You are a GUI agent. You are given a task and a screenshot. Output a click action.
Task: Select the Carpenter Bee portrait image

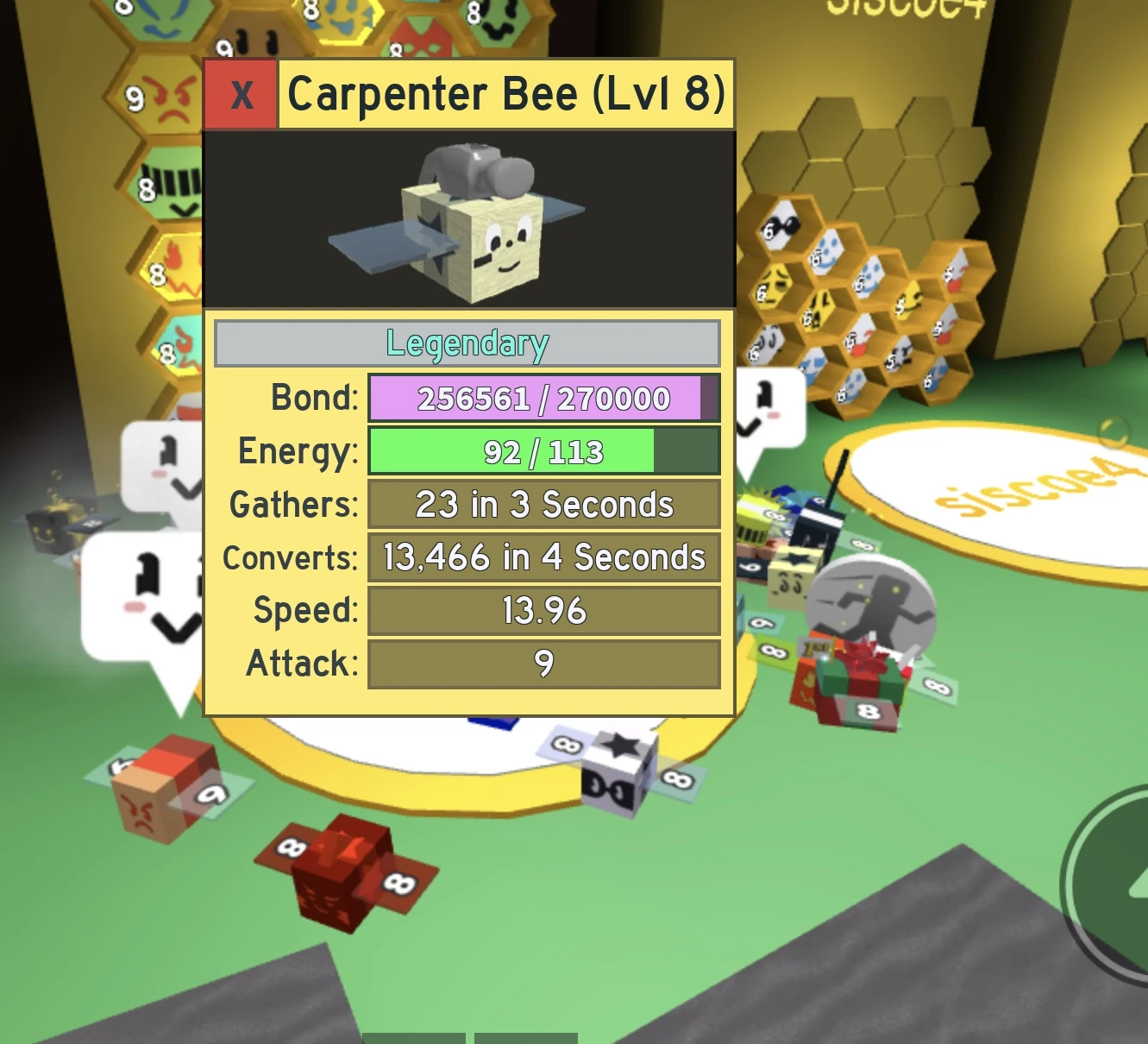468,220
